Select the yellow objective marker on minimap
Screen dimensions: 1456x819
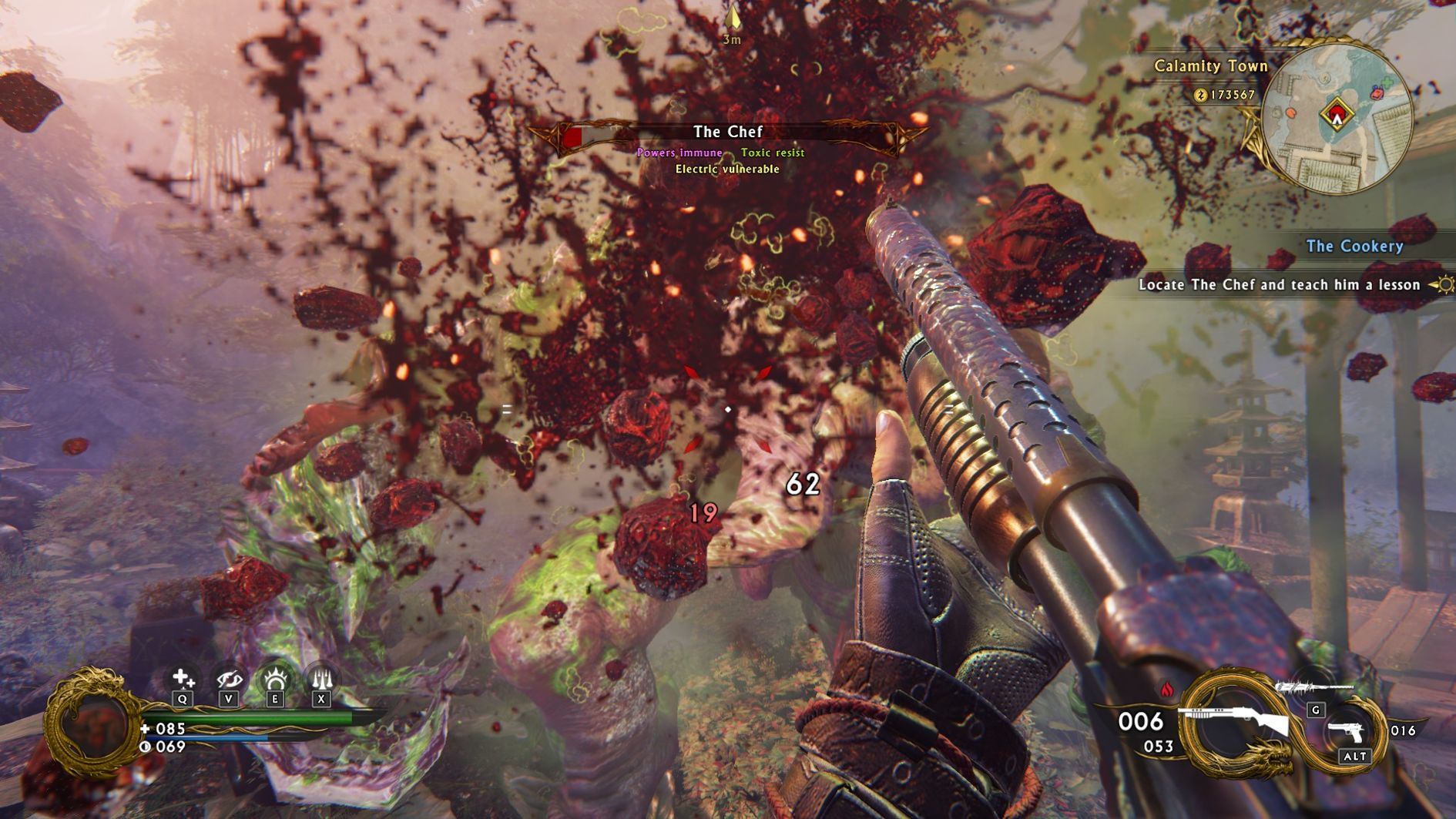pos(1337,115)
